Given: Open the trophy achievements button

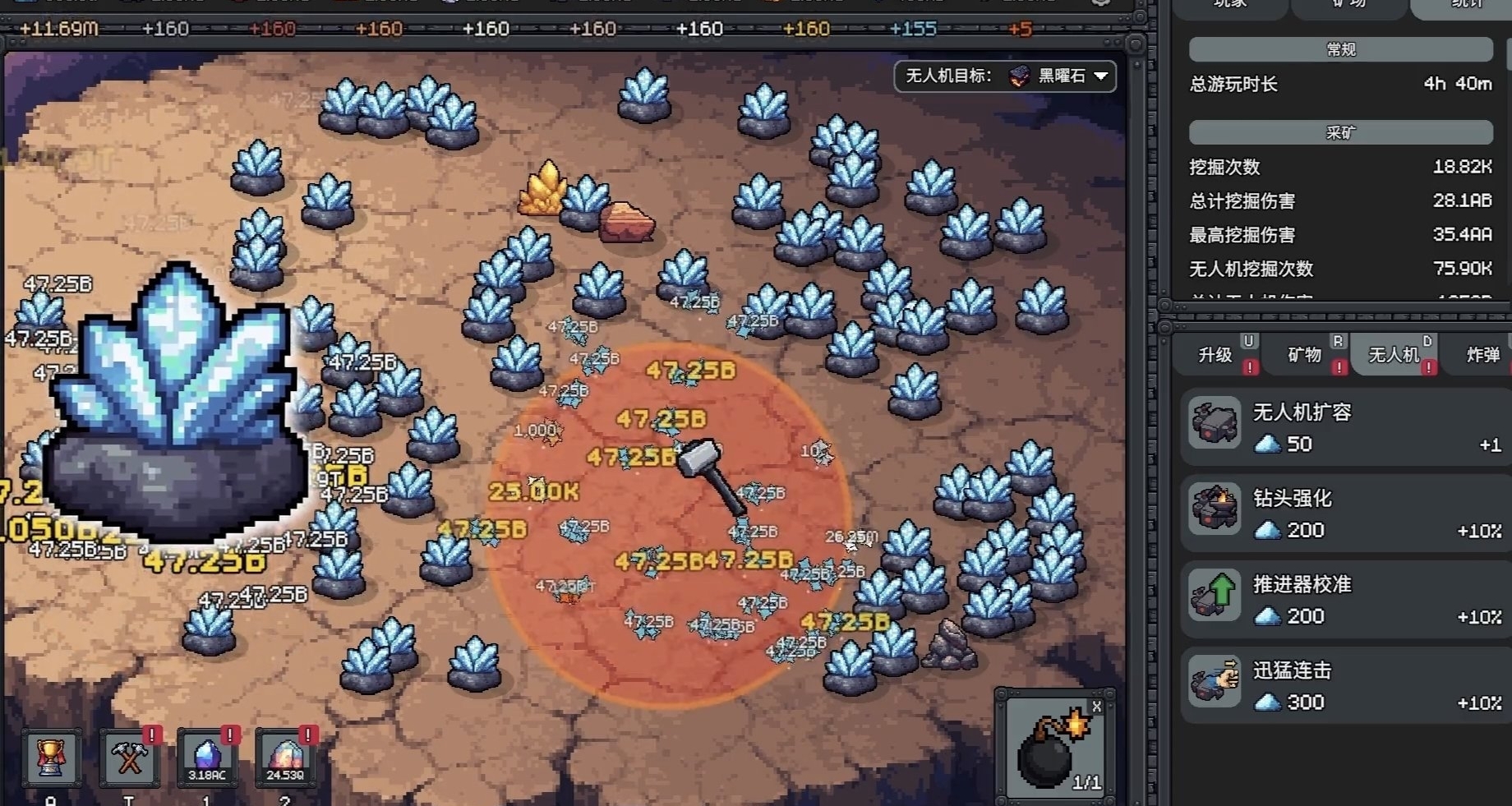Looking at the screenshot, I should [51, 758].
